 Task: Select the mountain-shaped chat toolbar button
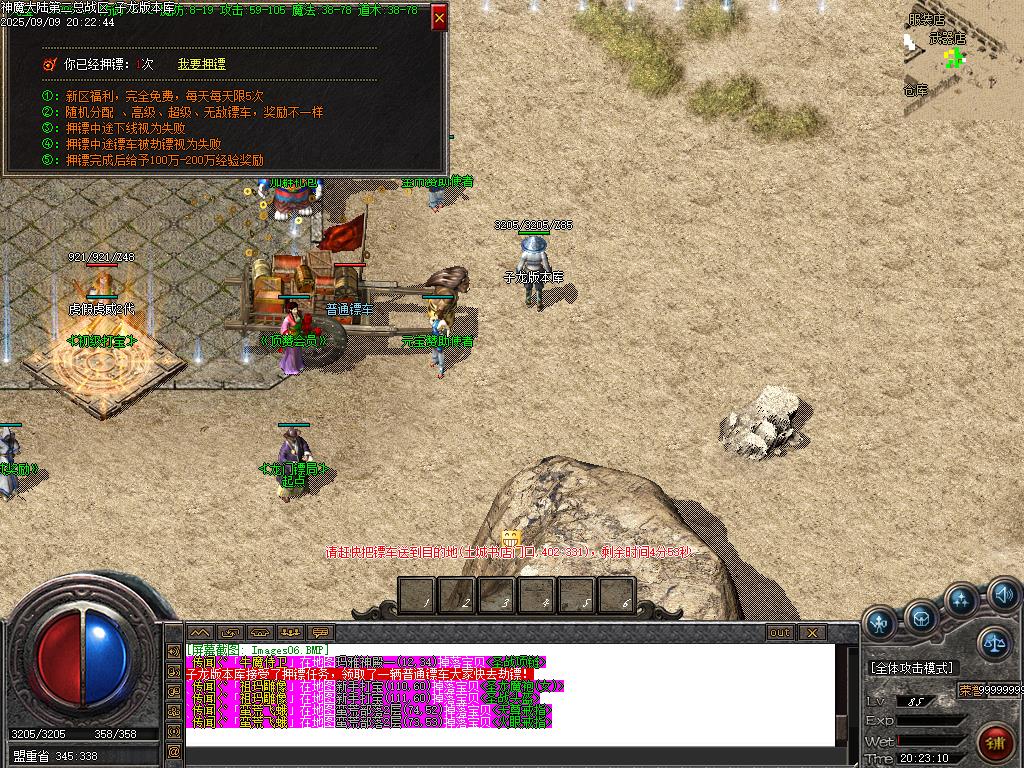click(x=200, y=633)
